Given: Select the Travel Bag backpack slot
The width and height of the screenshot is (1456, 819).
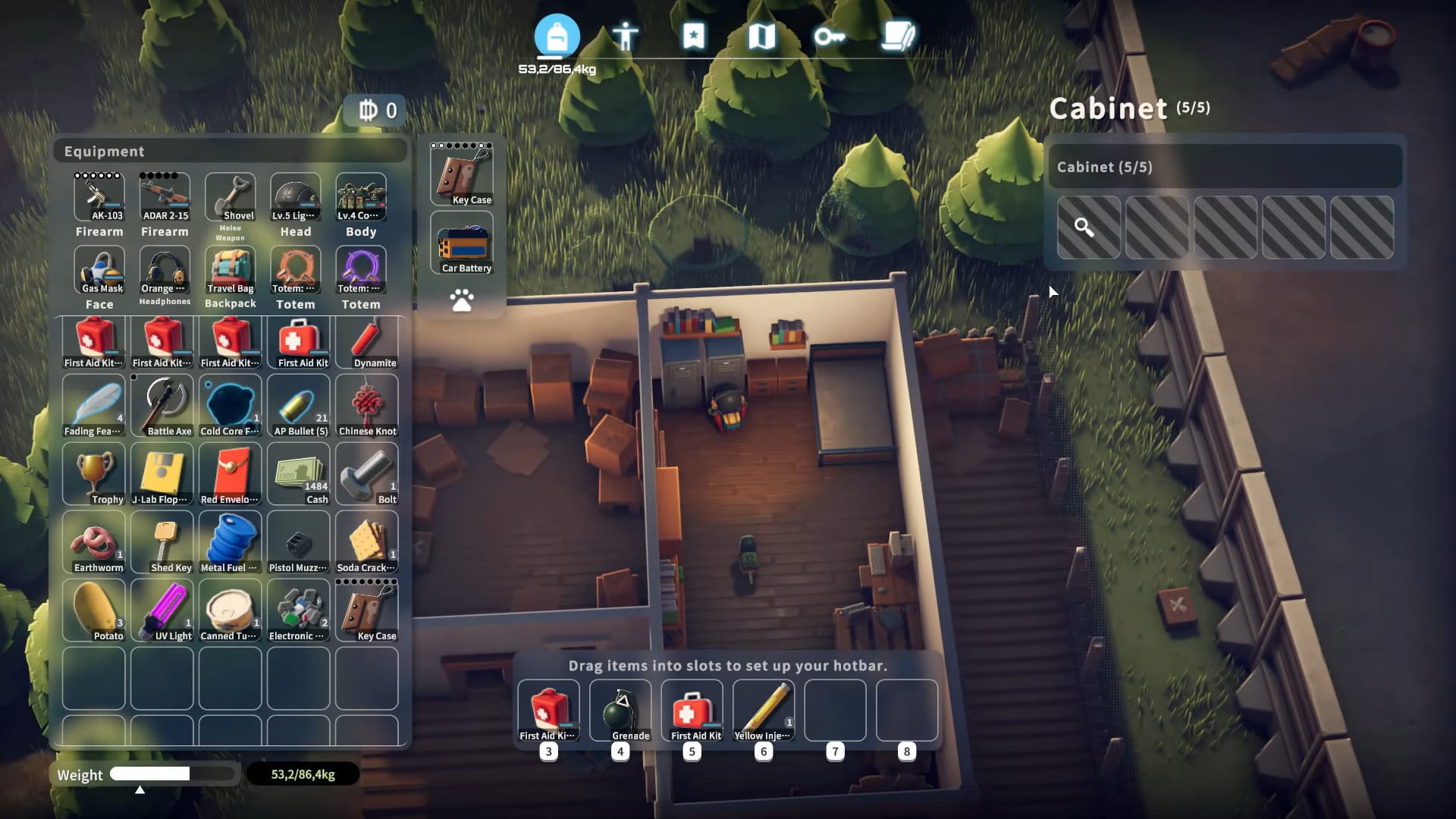Looking at the screenshot, I should [230, 270].
